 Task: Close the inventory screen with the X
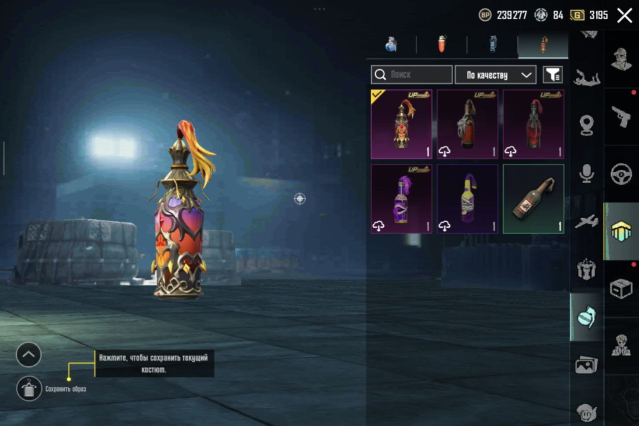[625, 15]
